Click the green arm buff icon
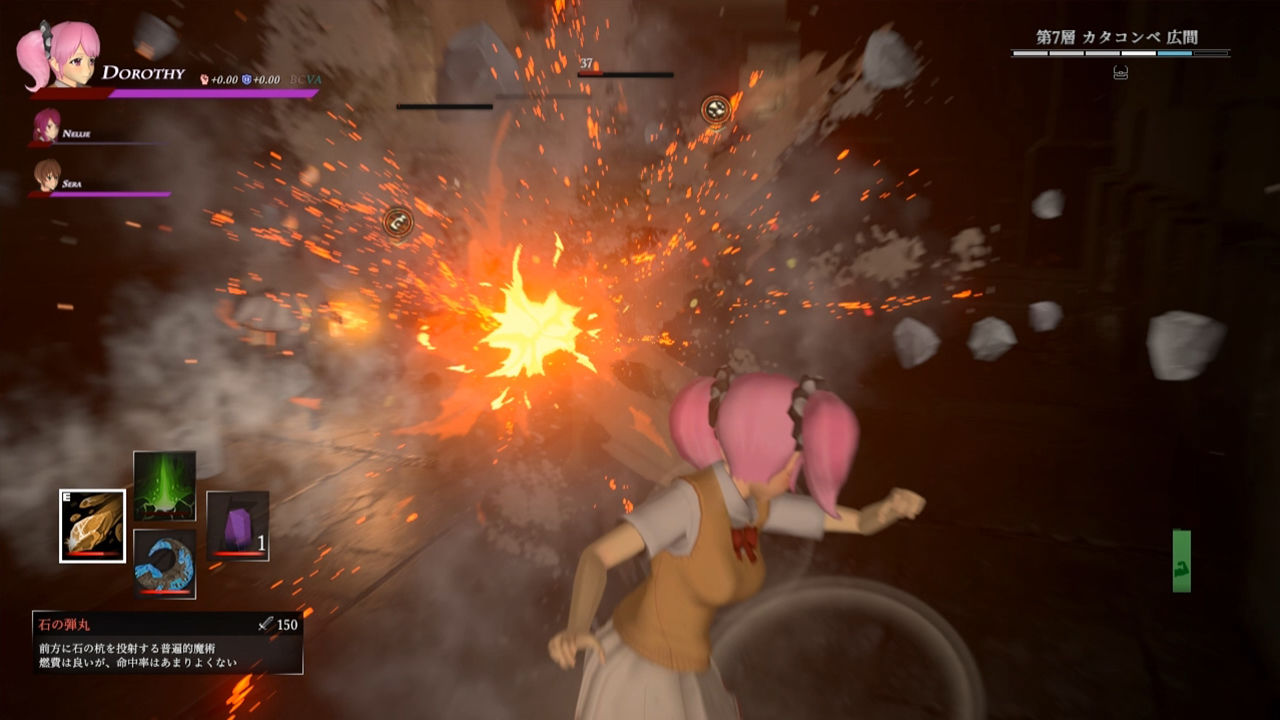Image resolution: width=1280 pixels, height=720 pixels. 1181,561
